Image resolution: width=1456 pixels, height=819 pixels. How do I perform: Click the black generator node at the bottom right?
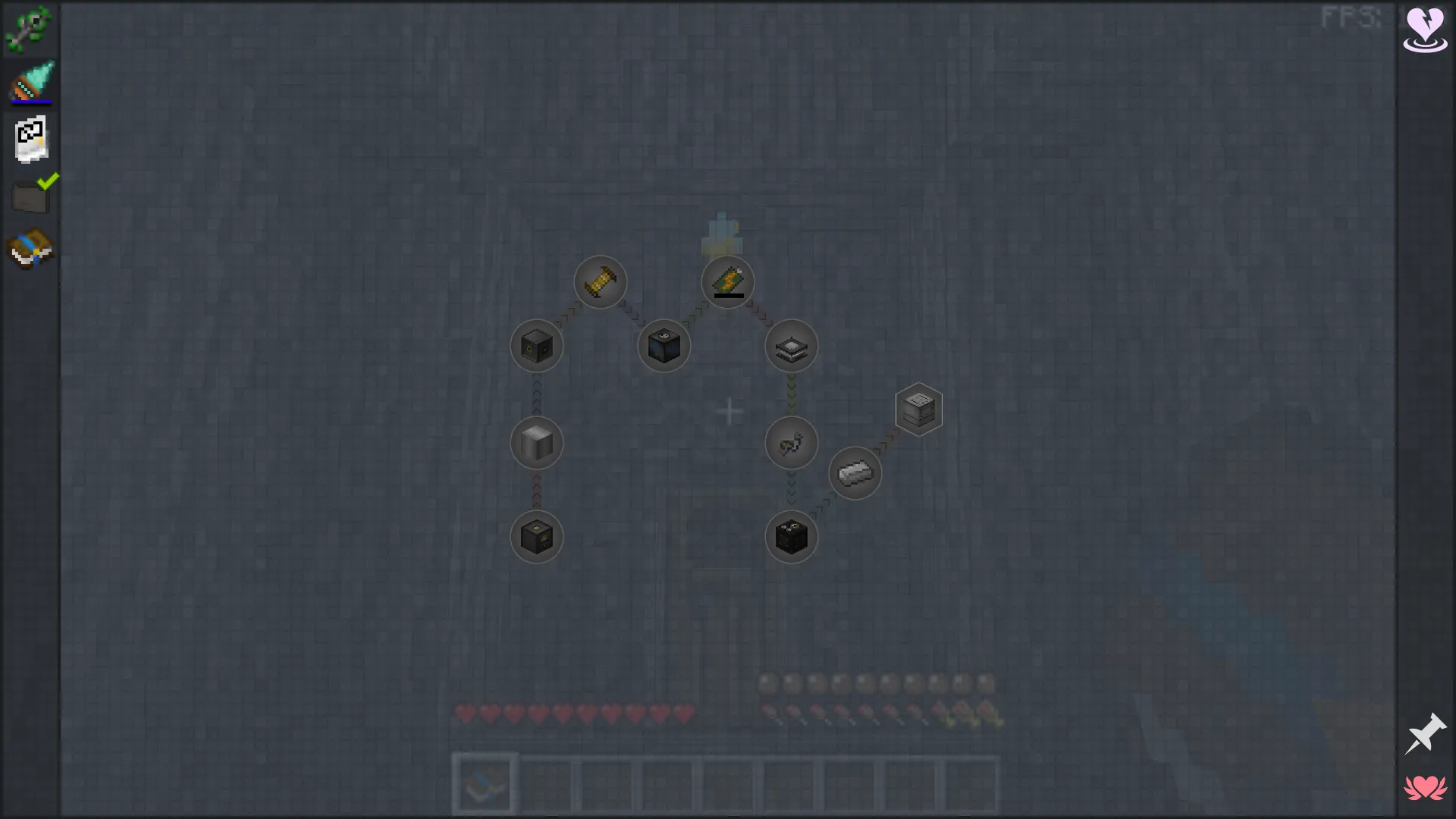pyautogui.click(x=791, y=537)
